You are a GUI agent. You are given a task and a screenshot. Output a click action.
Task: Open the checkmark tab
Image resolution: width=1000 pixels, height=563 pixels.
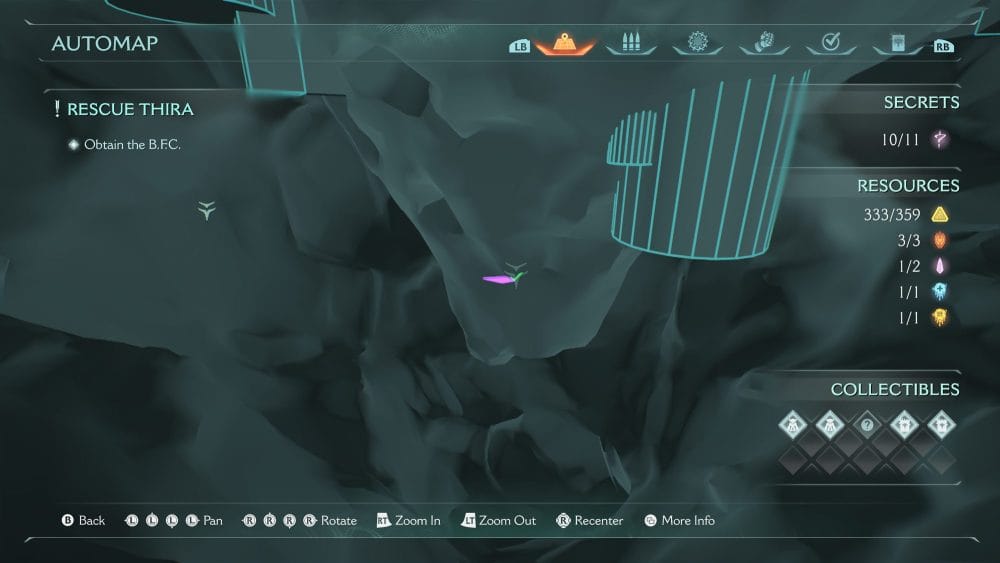click(x=830, y=43)
